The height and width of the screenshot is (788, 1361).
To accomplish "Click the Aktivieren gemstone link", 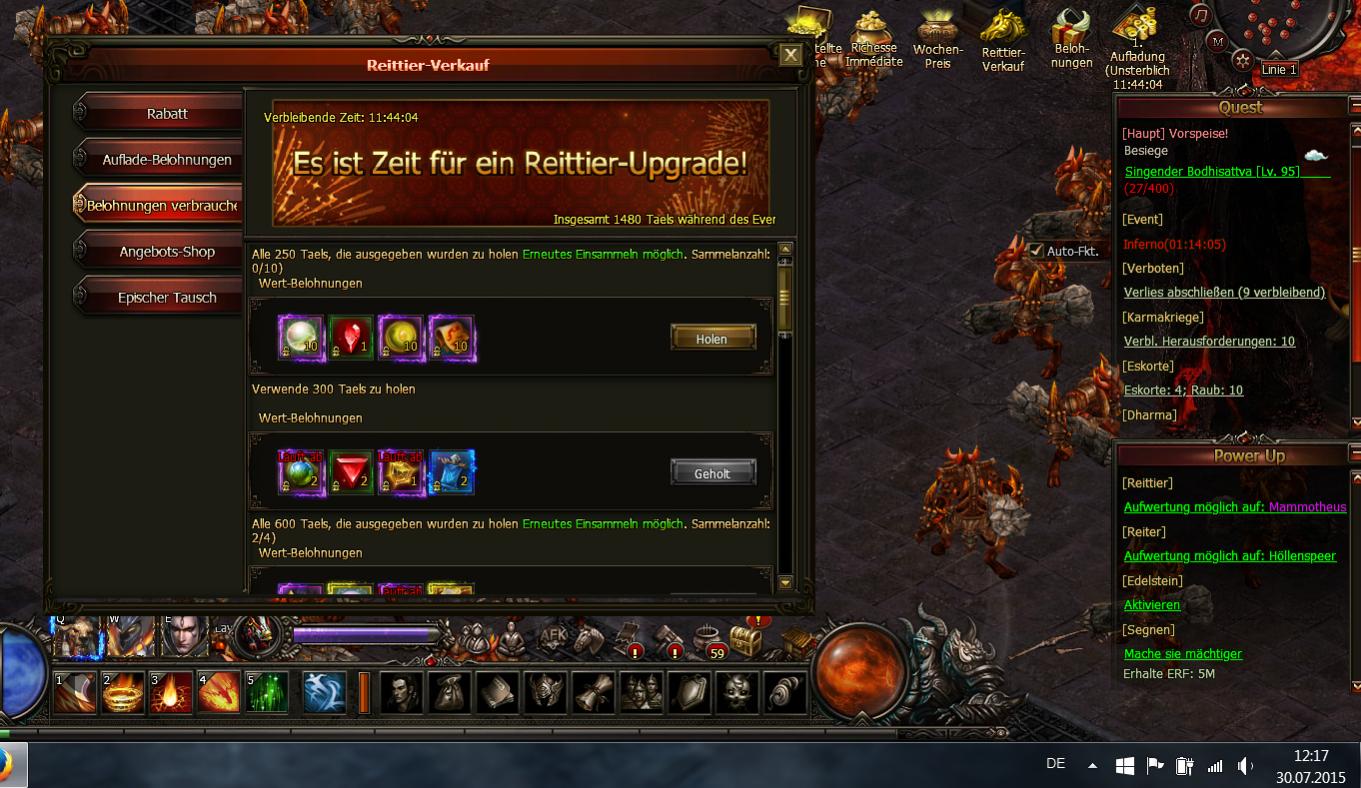I will 1151,605.
